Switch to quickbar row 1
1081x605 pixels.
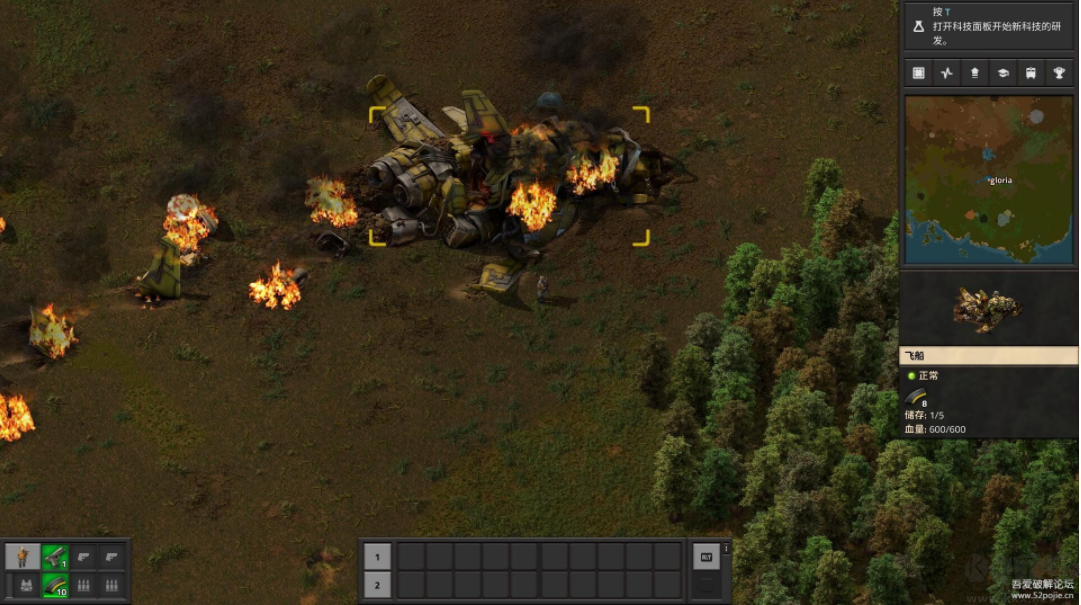click(377, 557)
